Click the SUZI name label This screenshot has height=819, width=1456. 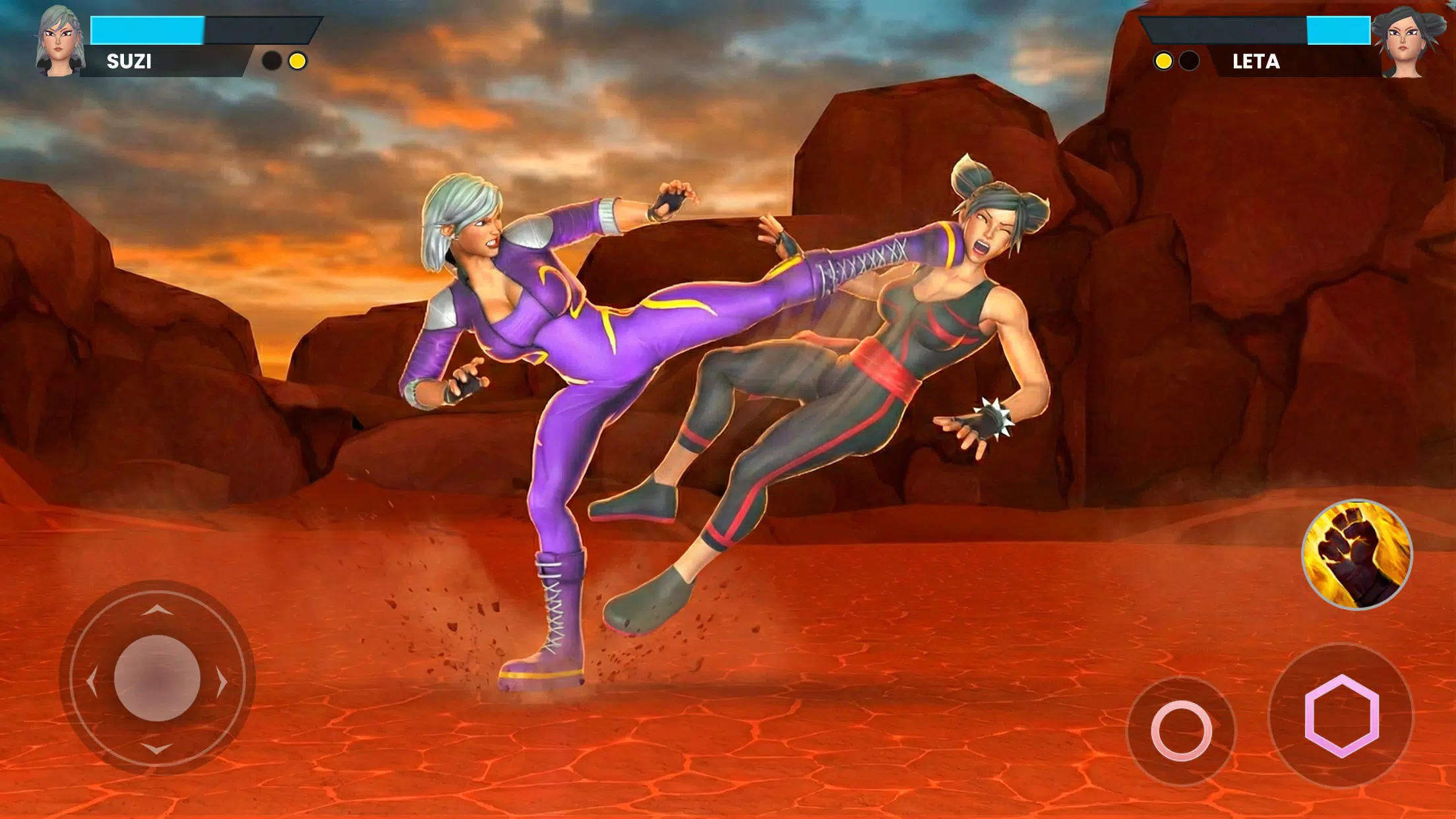tap(128, 61)
